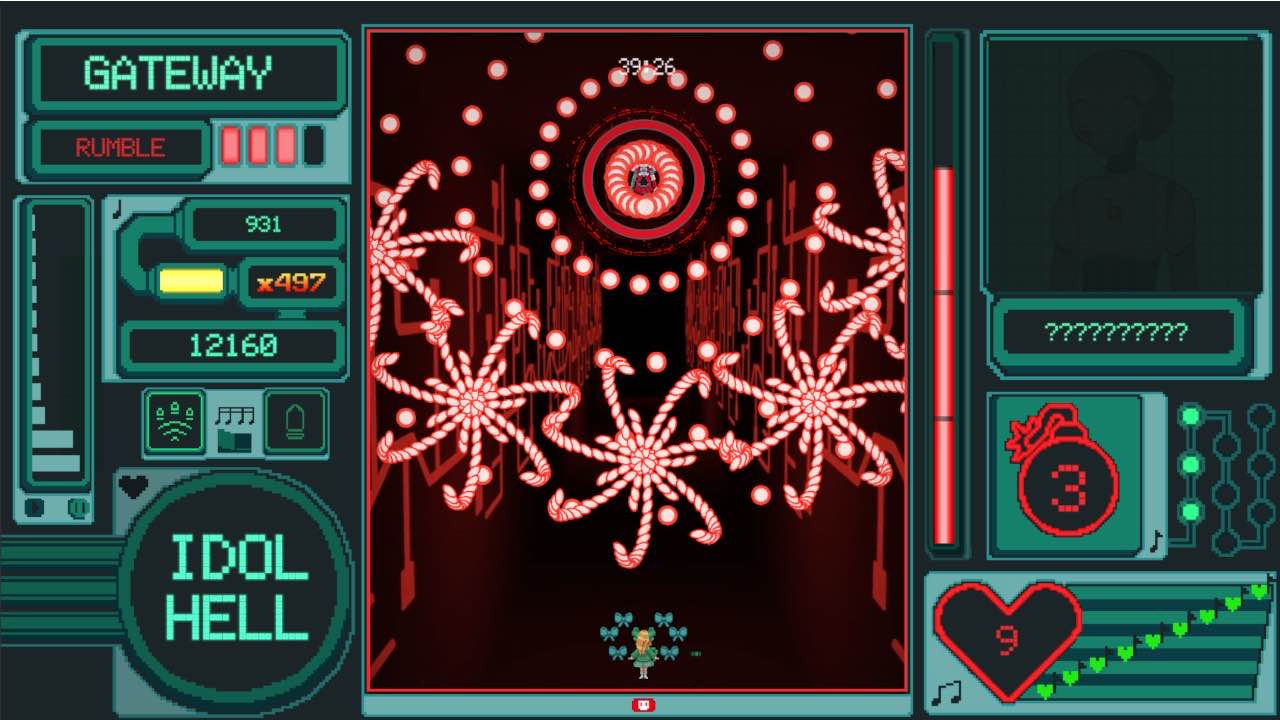Select the bullet icon
1280x720 pixels.
tap(297, 420)
